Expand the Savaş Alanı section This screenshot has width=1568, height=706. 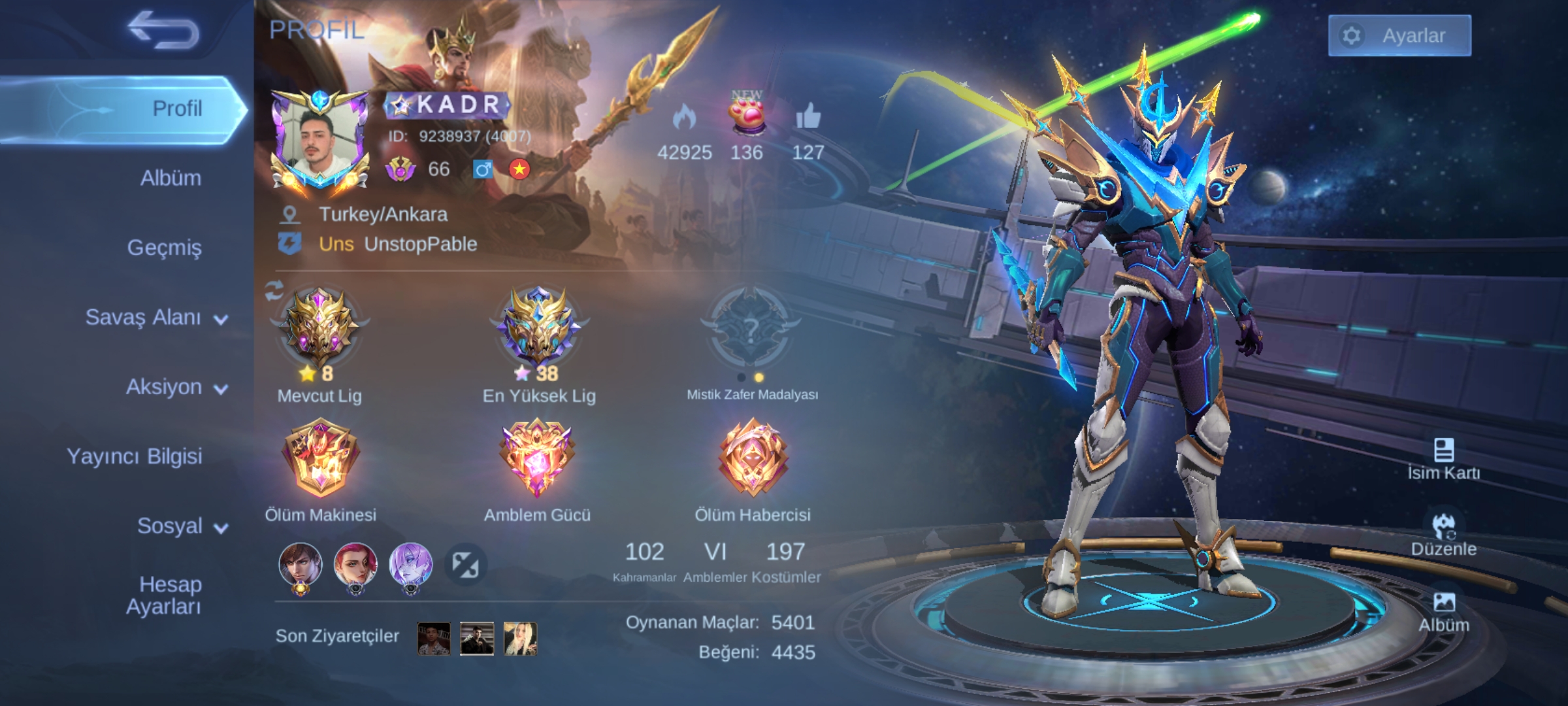coord(157,318)
